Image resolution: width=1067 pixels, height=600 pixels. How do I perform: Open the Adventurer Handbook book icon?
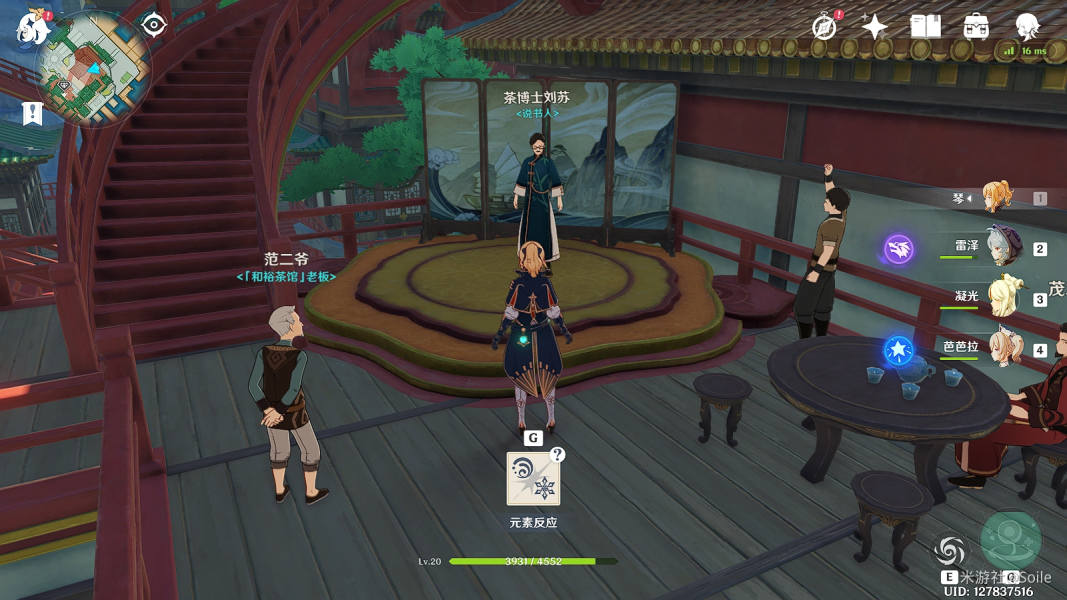point(925,27)
